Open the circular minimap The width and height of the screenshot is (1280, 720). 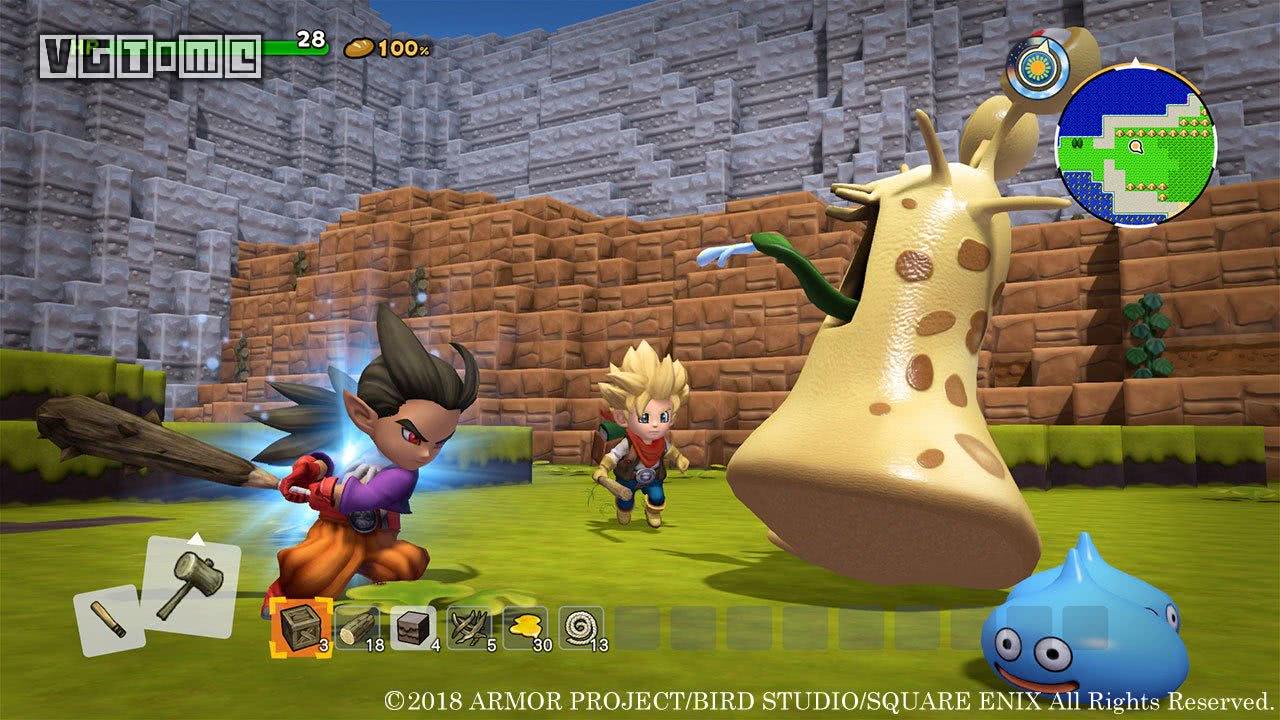[x=1136, y=146]
